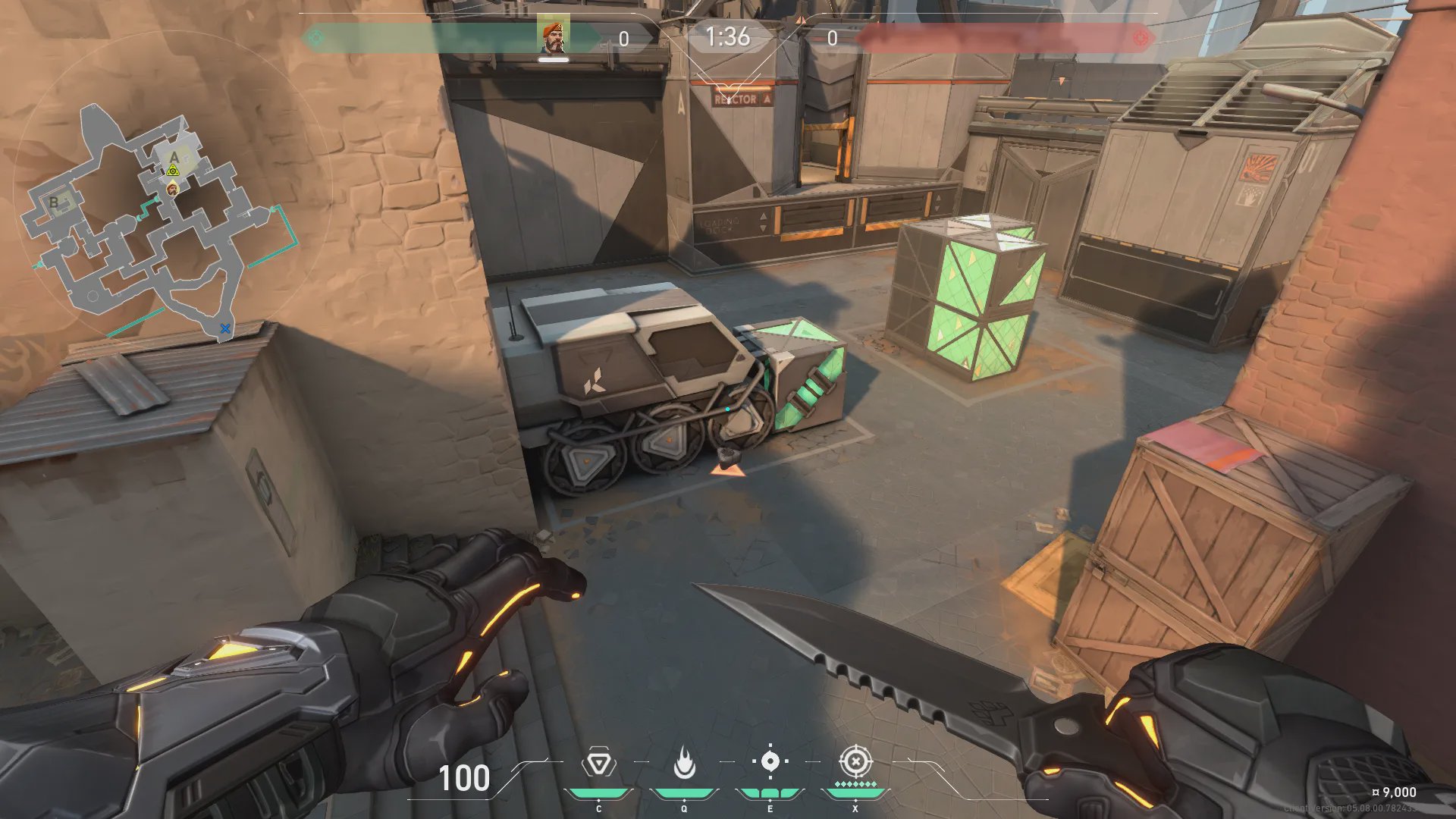Click the A site marker on the minimap
Viewport: 1456px width, 819px height.
pyautogui.click(x=174, y=157)
